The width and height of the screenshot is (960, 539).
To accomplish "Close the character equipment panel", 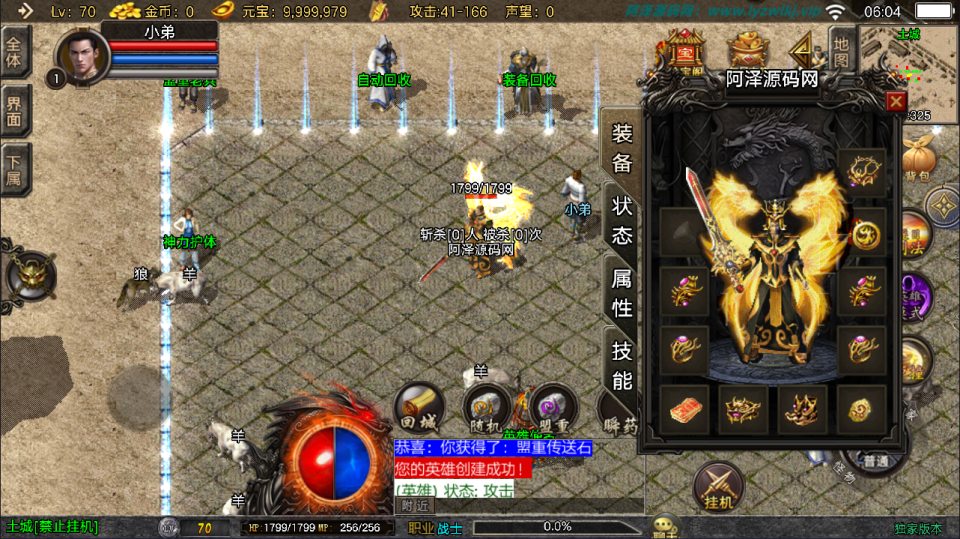I will [x=896, y=101].
